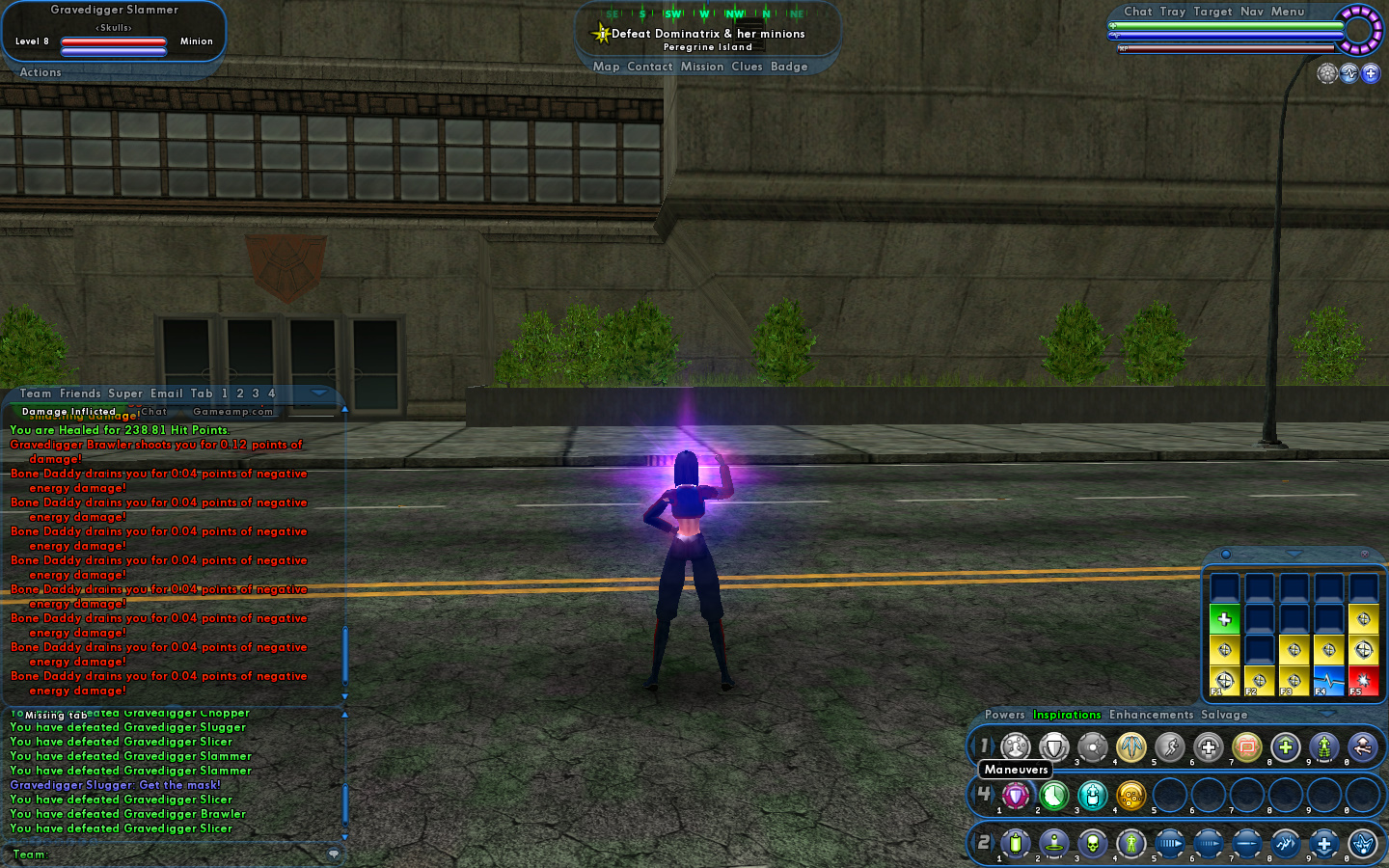The height and width of the screenshot is (868, 1389).
Task: Open the Clues window
Action: (747, 67)
